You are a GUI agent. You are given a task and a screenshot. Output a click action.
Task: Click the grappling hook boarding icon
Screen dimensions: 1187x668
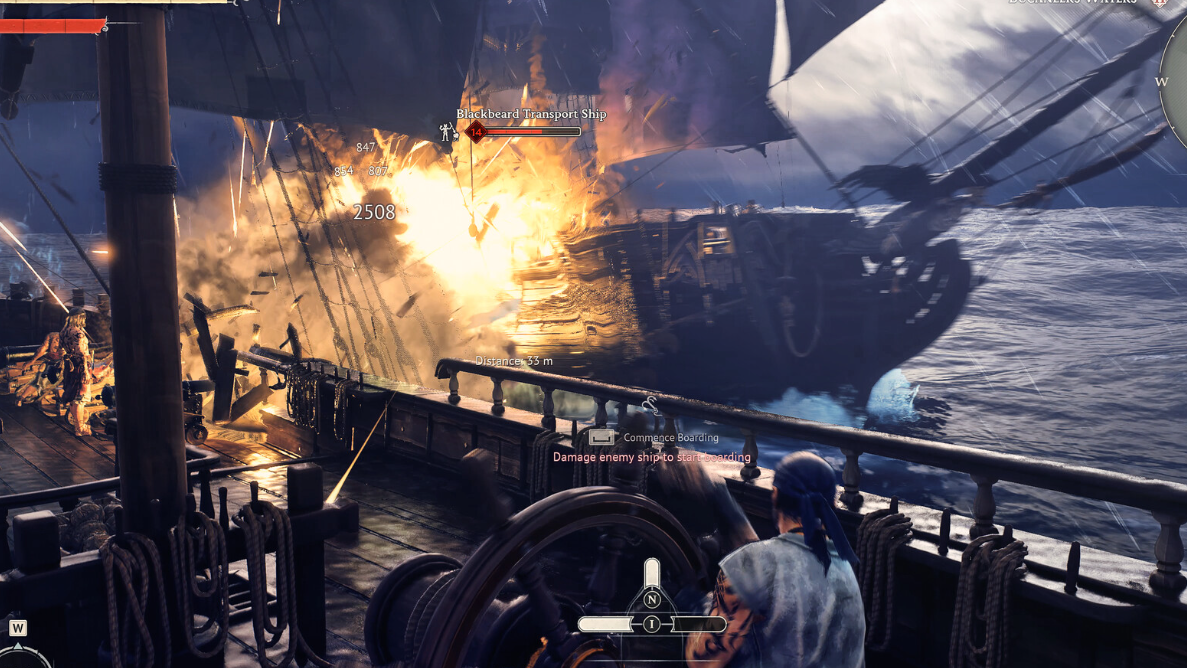(x=650, y=405)
